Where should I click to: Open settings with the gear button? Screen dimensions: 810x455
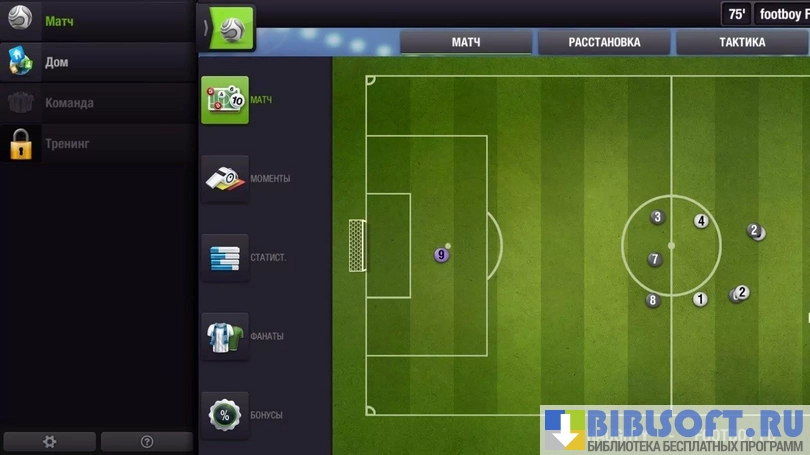[50, 441]
